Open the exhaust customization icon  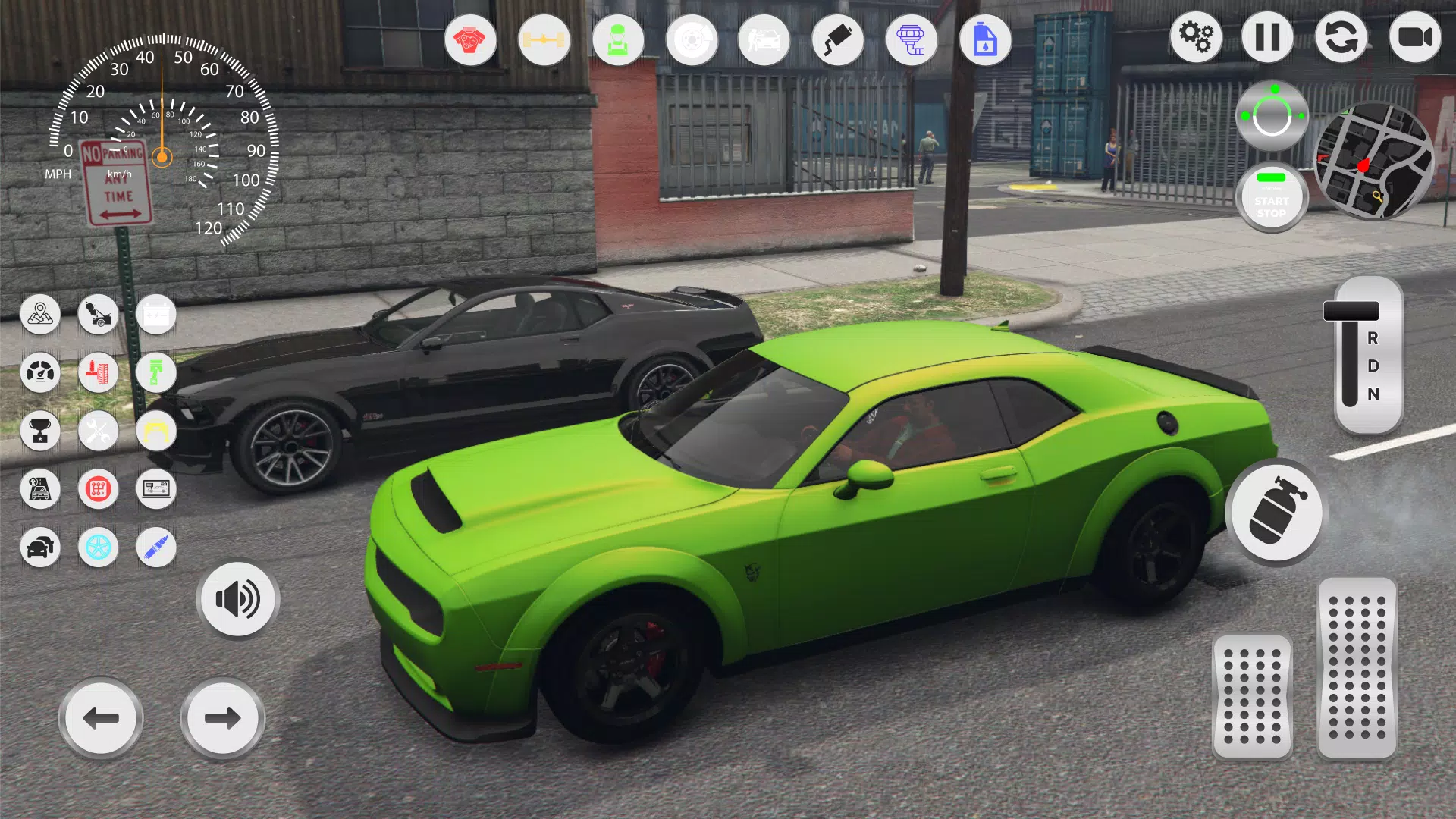point(836,40)
